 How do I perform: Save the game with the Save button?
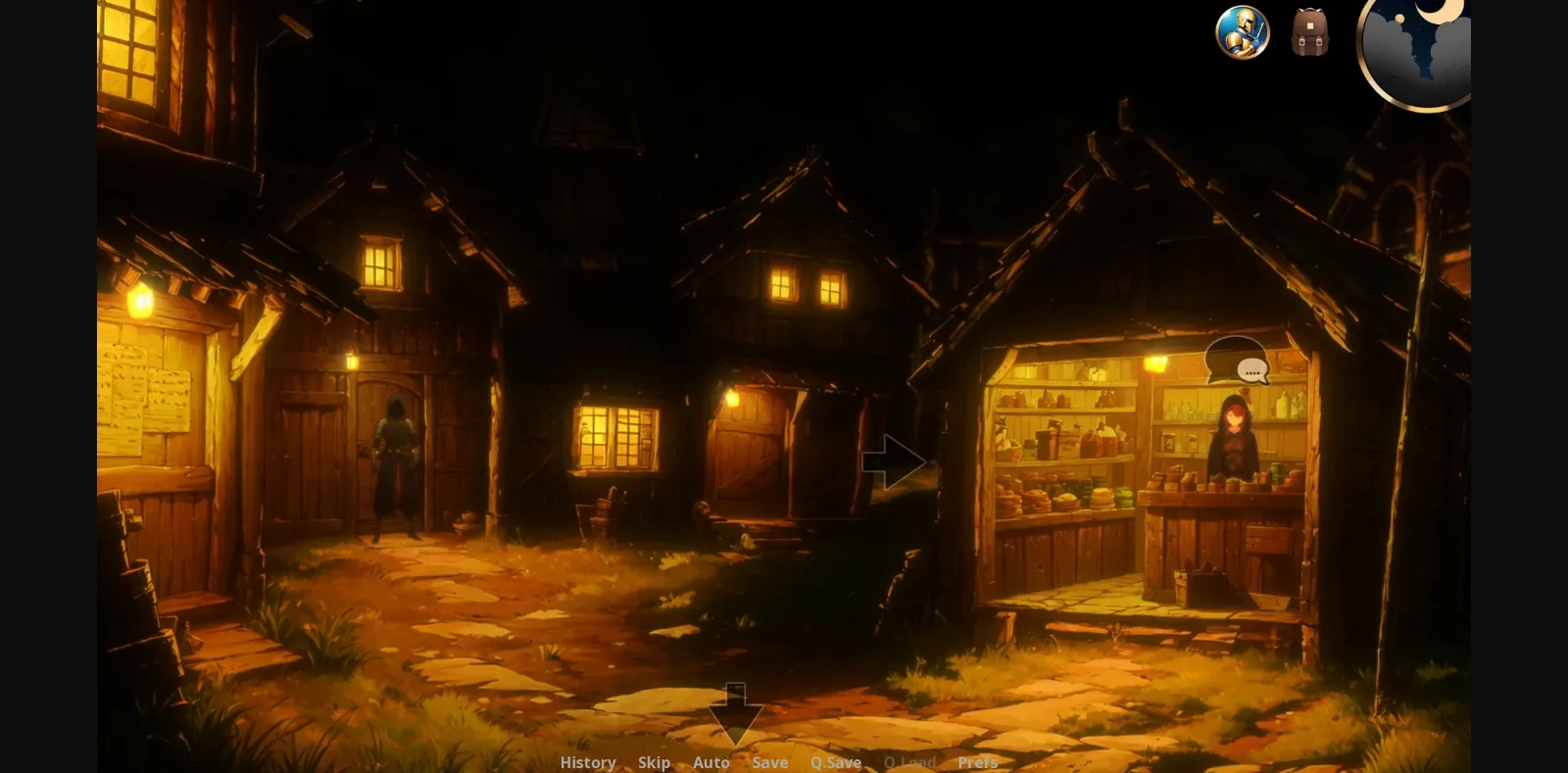[x=770, y=761]
